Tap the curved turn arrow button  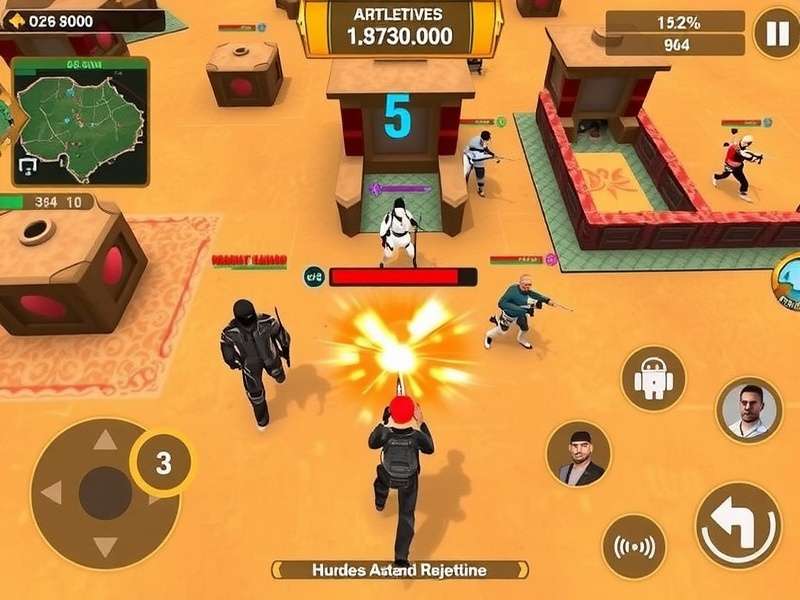coord(738,525)
